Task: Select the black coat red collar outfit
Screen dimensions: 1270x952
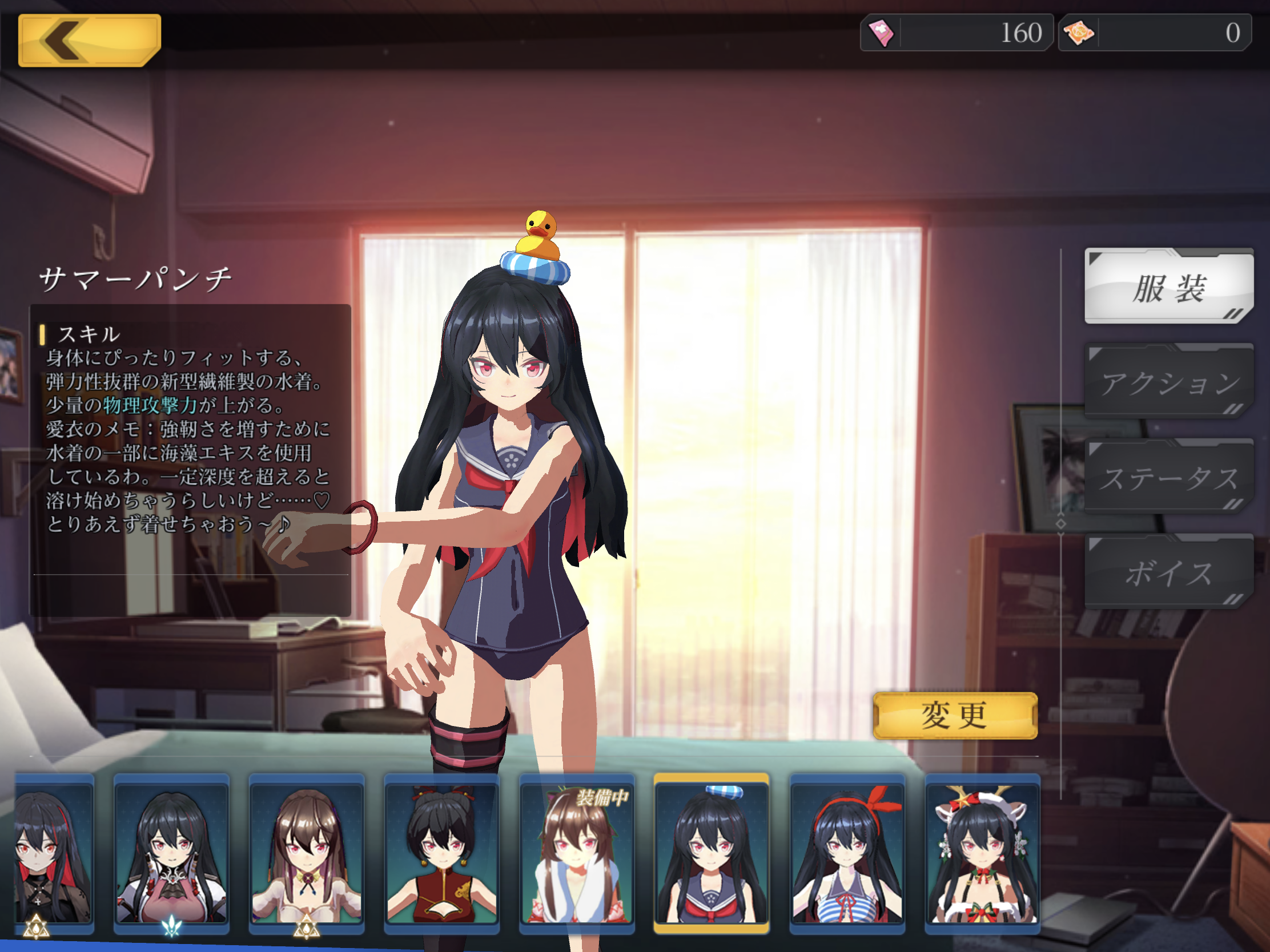Action: coord(55,853)
